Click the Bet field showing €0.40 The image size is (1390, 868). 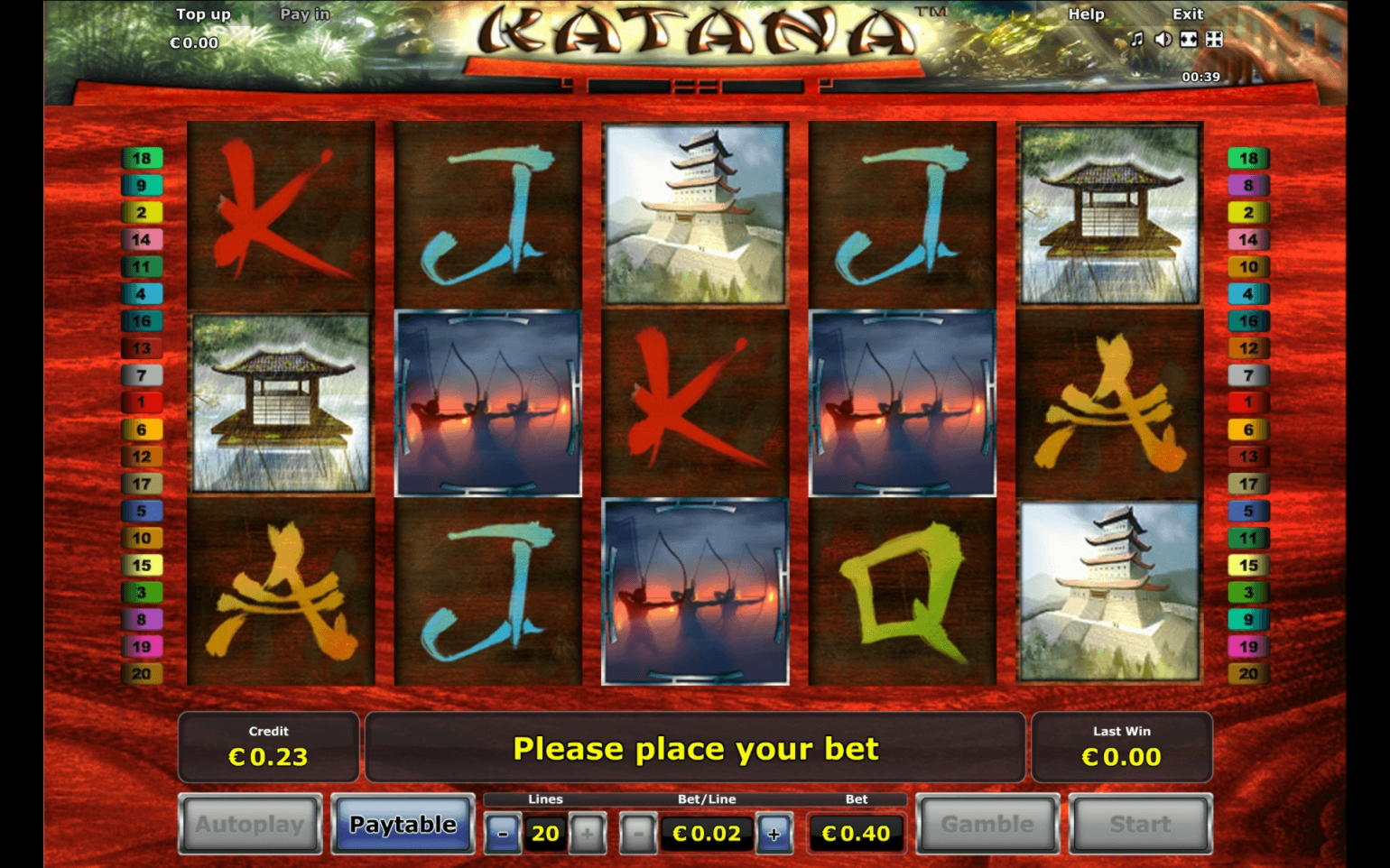click(856, 833)
